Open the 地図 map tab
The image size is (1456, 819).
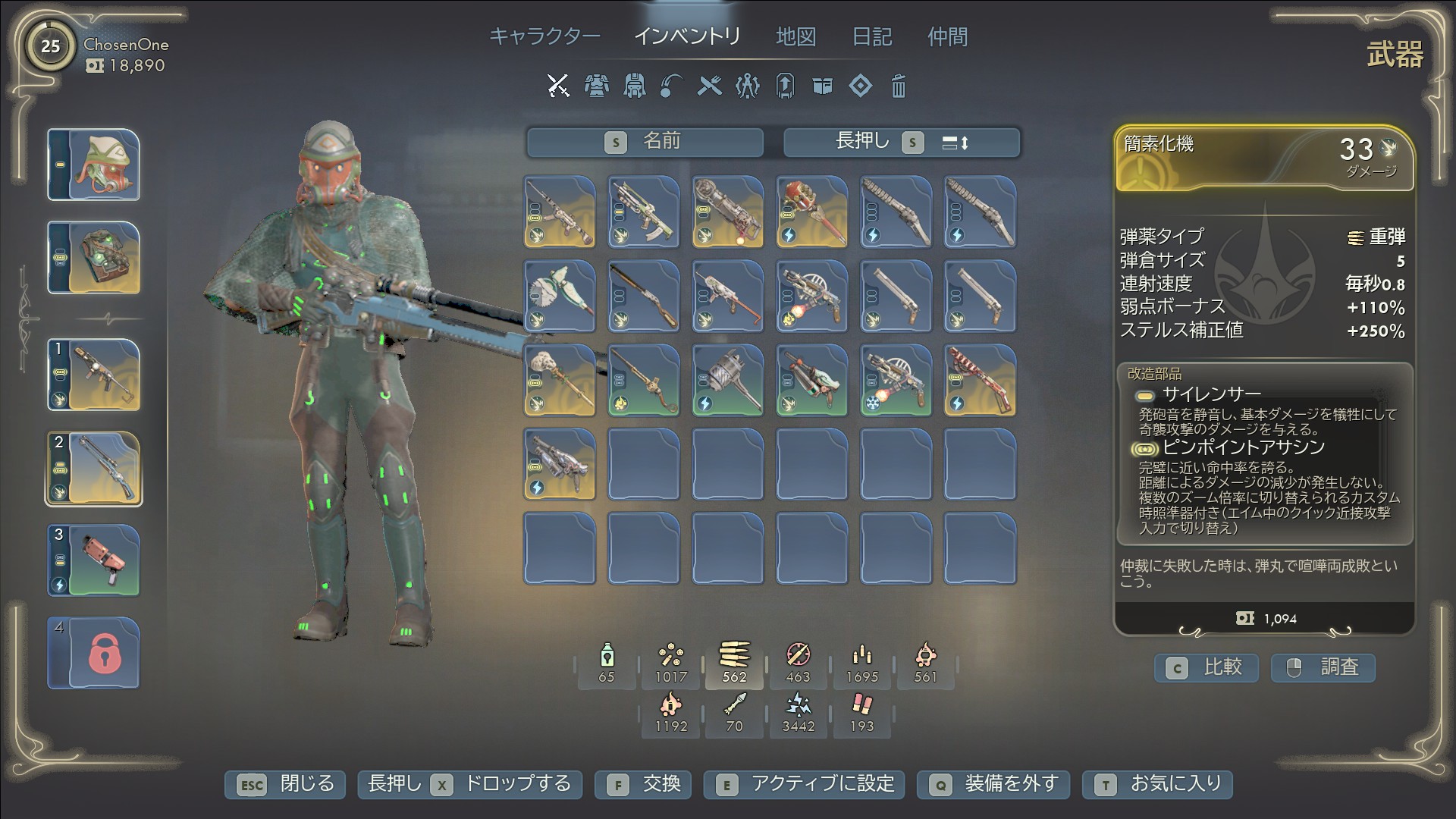[x=795, y=36]
